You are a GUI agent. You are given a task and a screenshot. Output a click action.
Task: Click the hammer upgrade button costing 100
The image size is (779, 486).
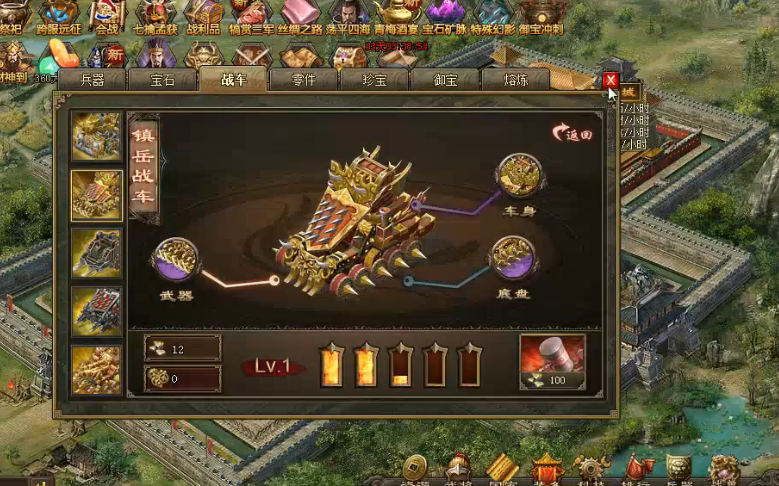click(552, 362)
